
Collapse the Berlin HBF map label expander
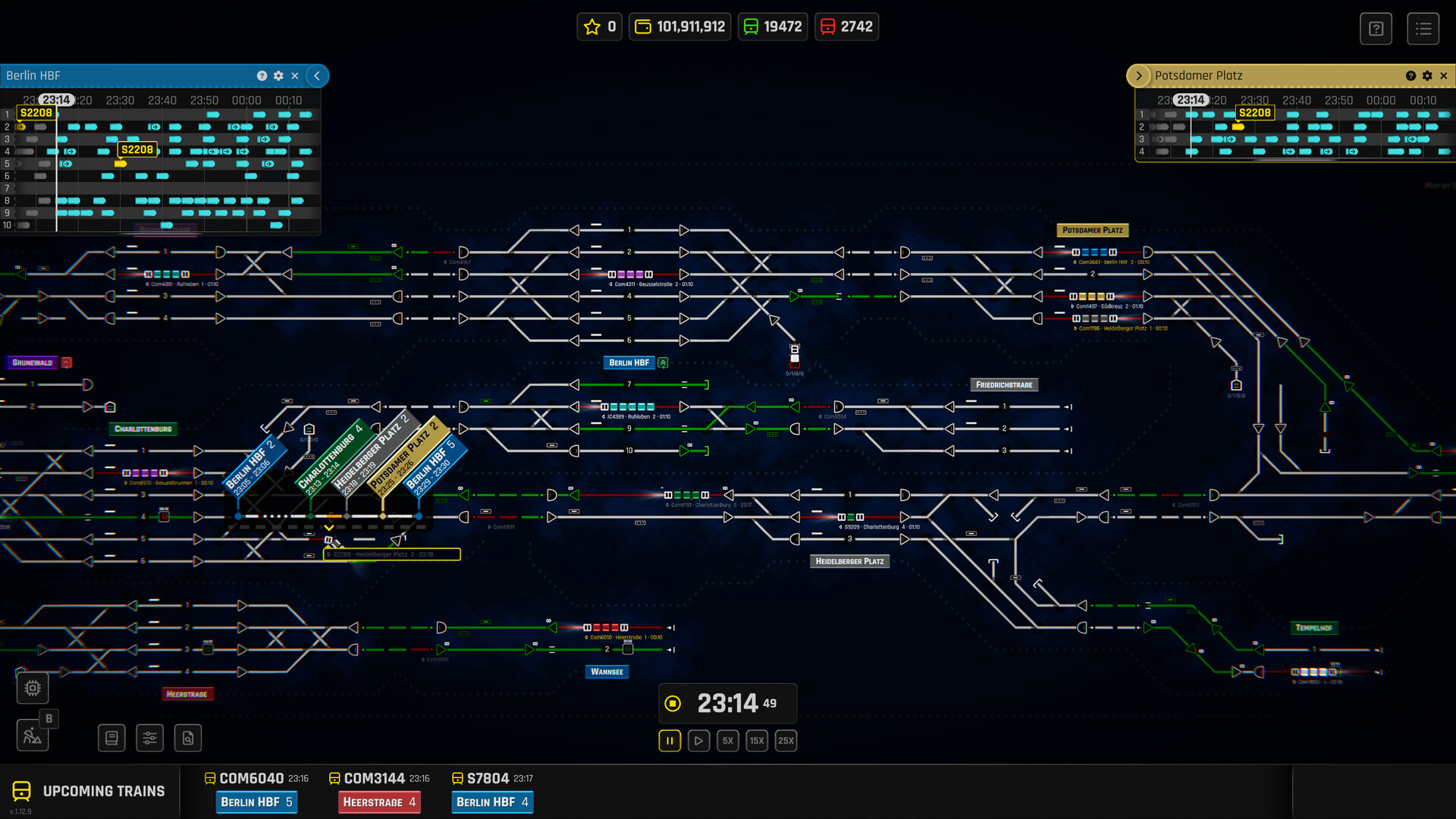pos(662,362)
